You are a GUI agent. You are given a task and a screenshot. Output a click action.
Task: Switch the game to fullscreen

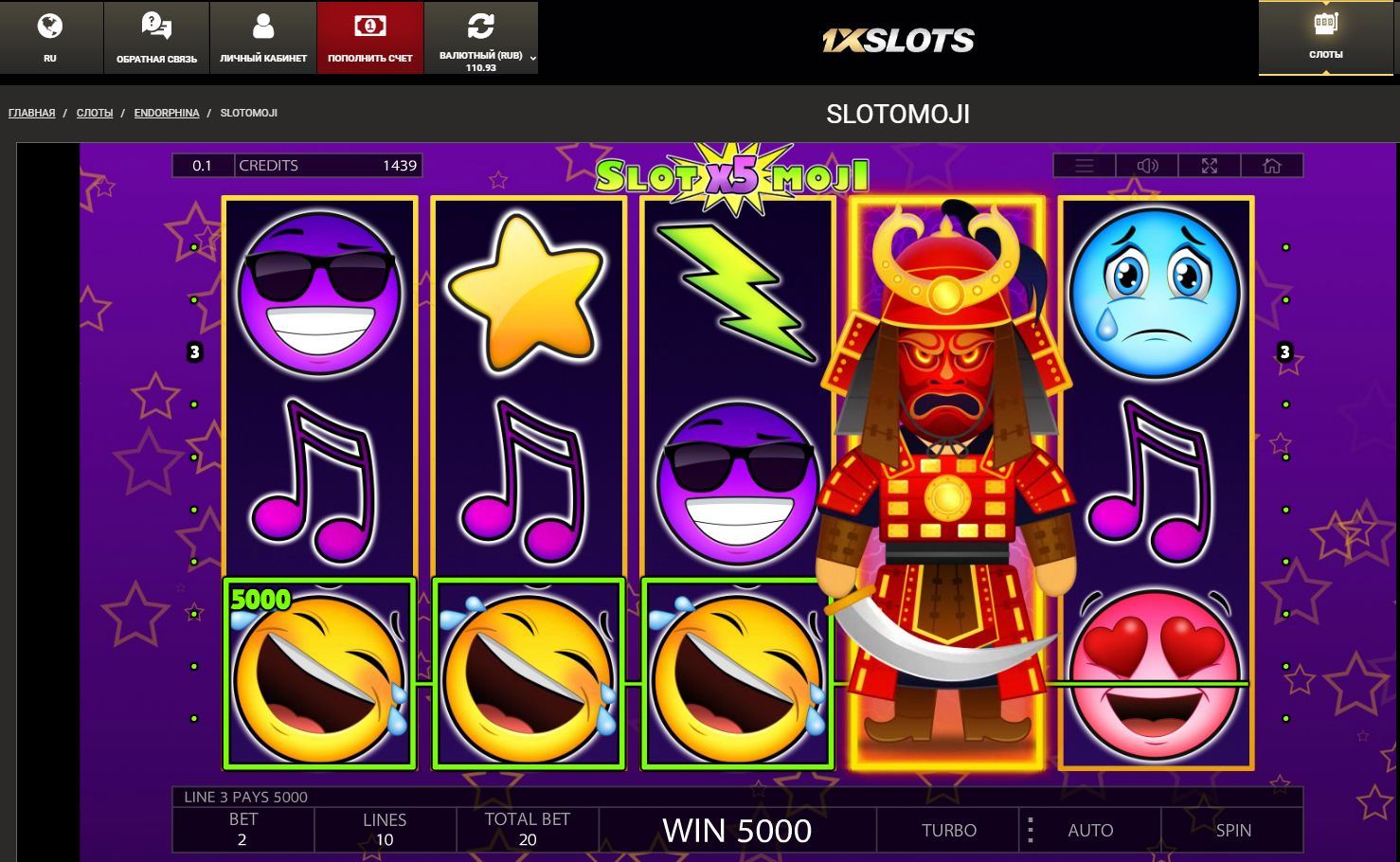pos(1210,166)
